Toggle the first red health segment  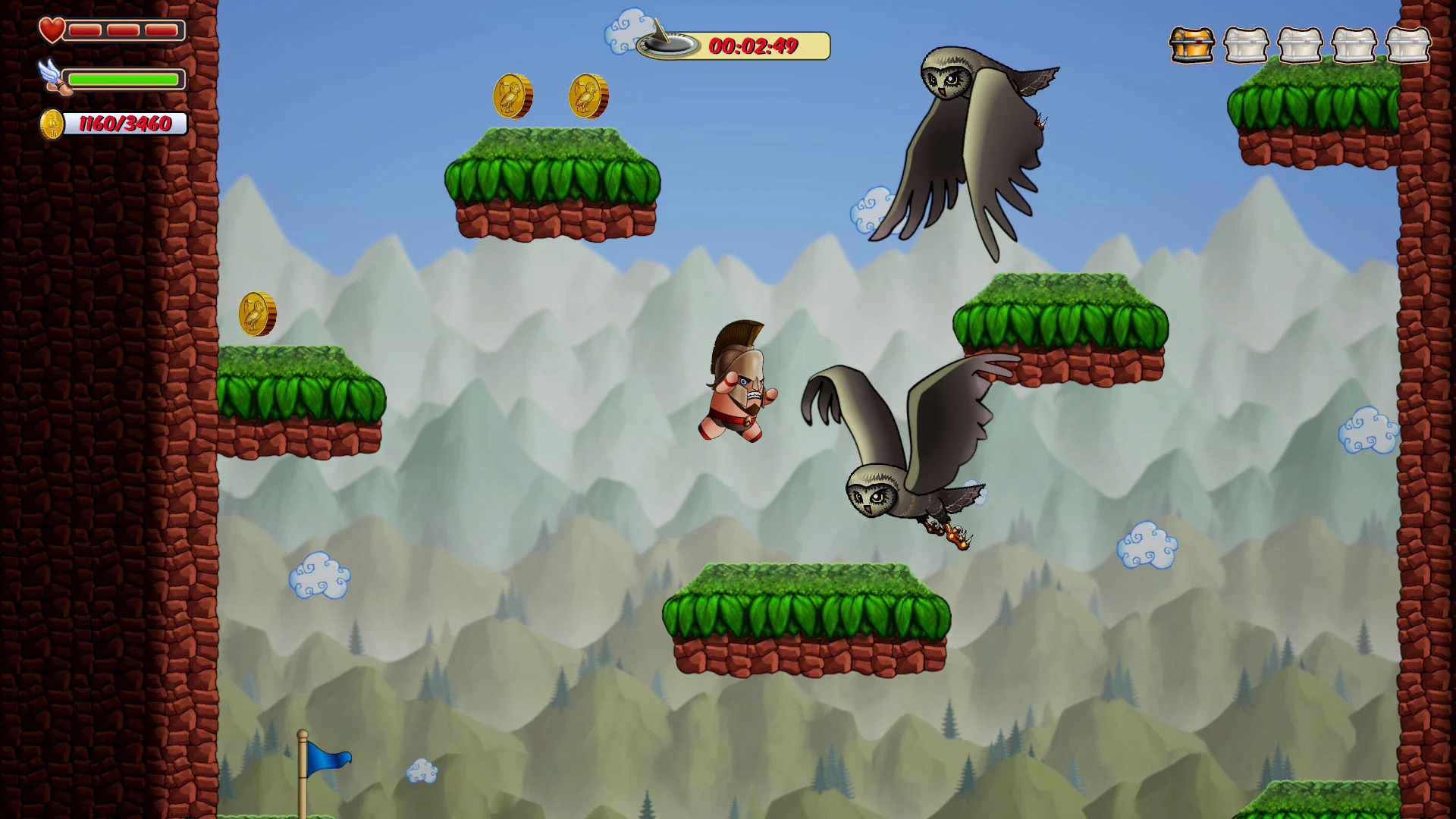coord(83,31)
